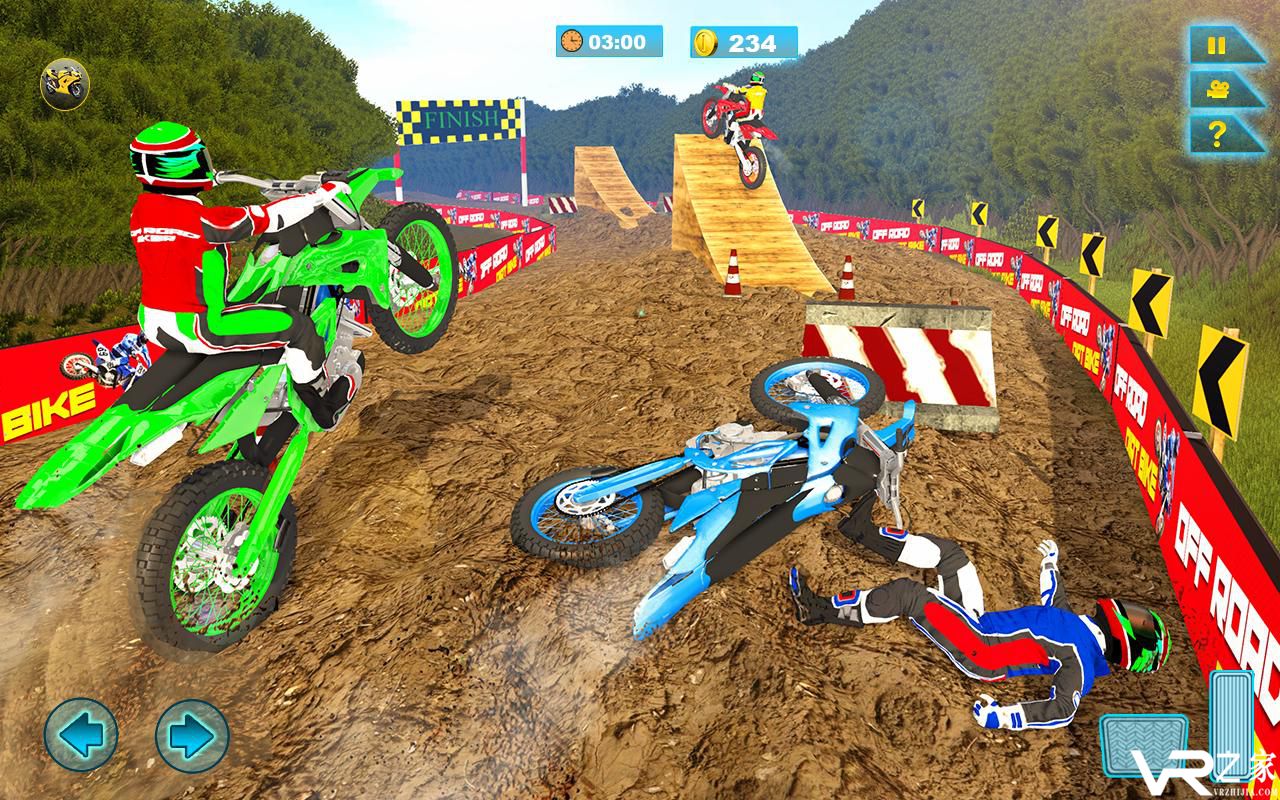Click the yellow motorbike icon
The height and width of the screenshot is (800, 1280).
click(65, 84)
